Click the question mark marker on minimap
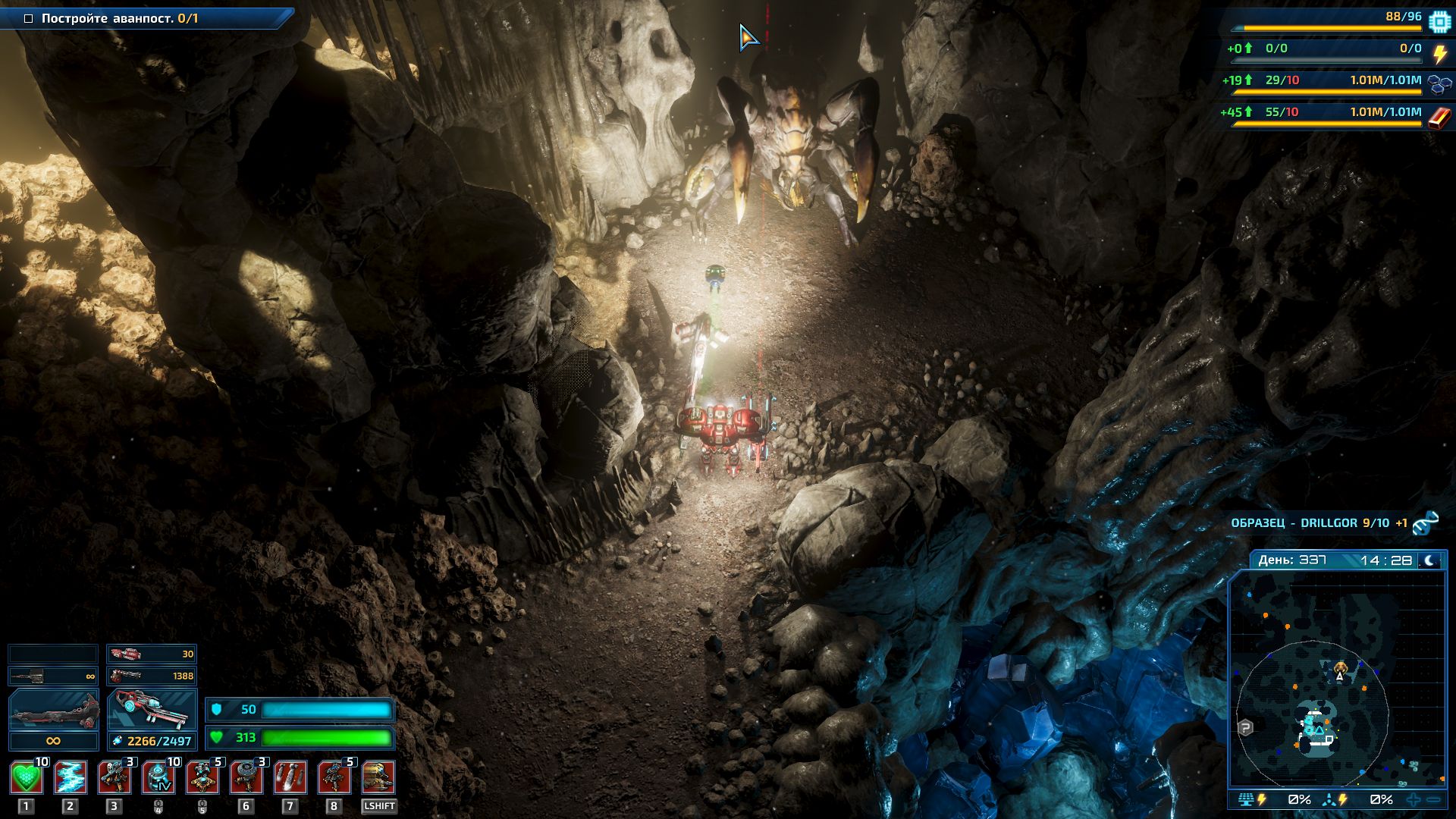The image size is (1456, 819). pos(1245,728)
